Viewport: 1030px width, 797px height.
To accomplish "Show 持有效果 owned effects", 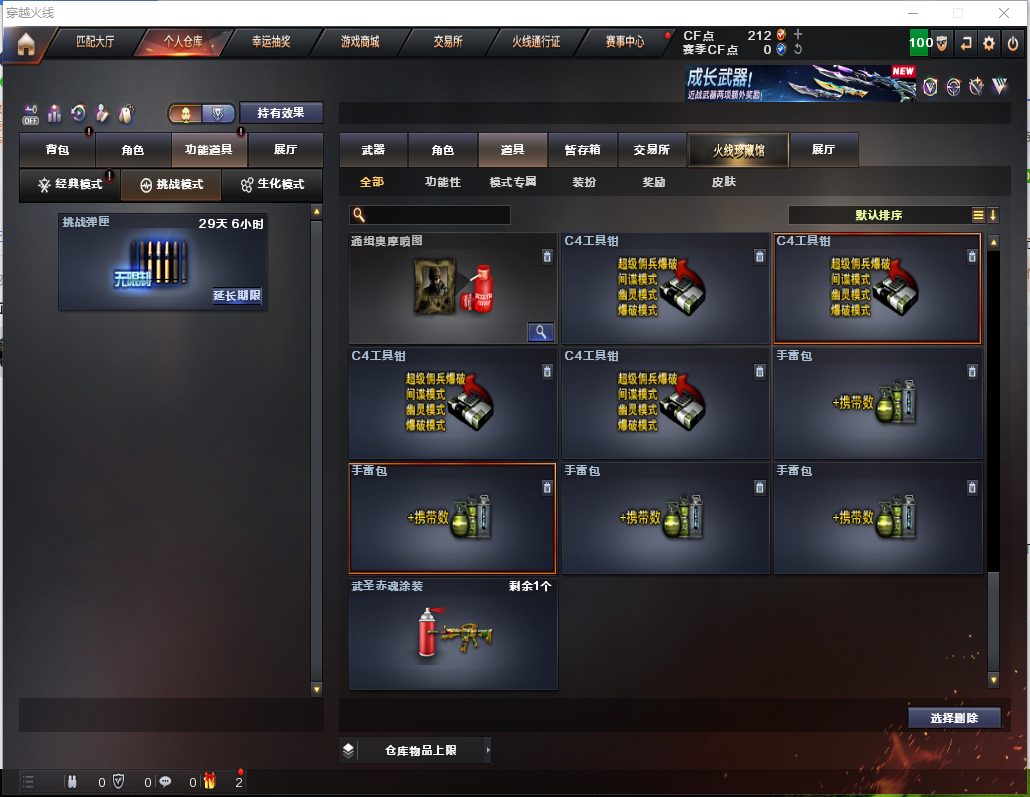I will coord(281,113).
